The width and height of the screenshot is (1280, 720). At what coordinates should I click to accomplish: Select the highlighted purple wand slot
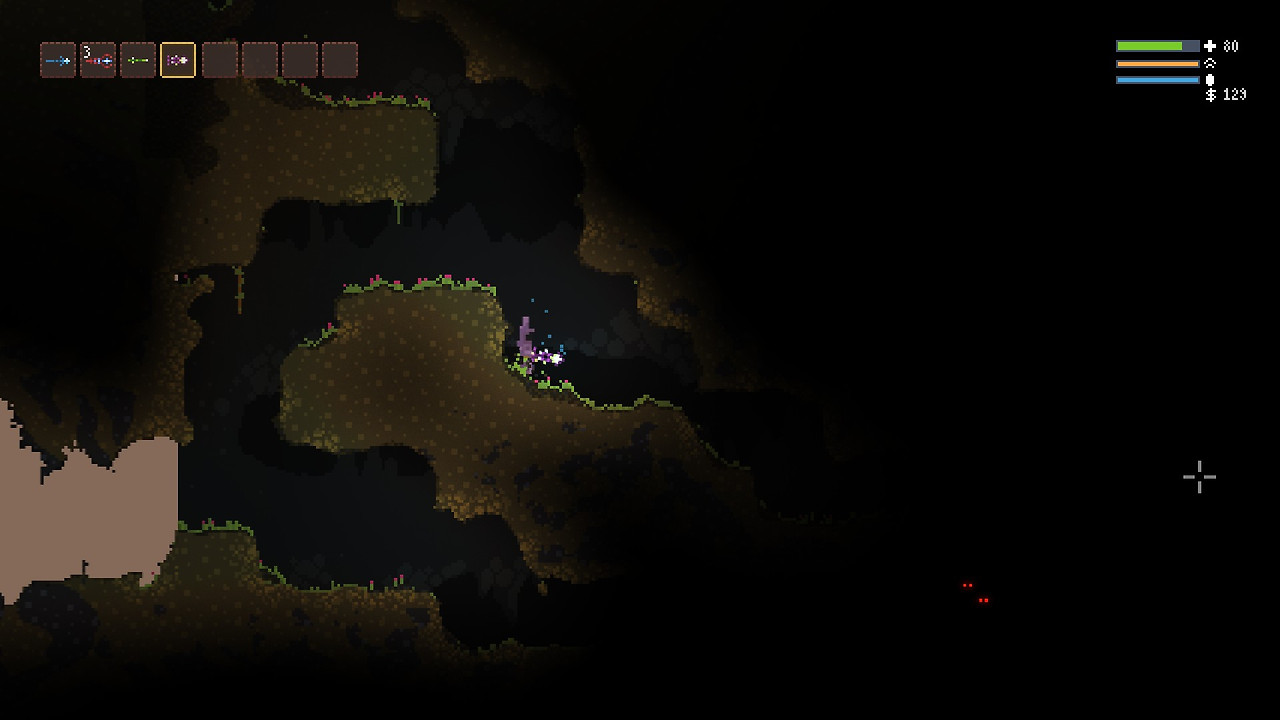[178, 61]
